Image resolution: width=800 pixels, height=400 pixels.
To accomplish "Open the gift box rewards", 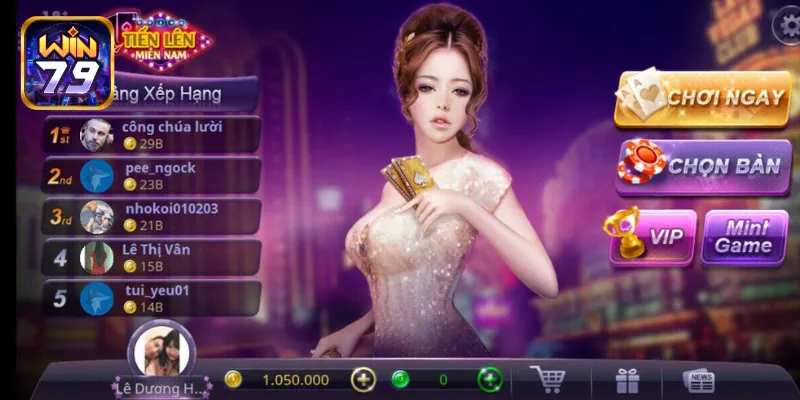I will (x=628, y=381).
